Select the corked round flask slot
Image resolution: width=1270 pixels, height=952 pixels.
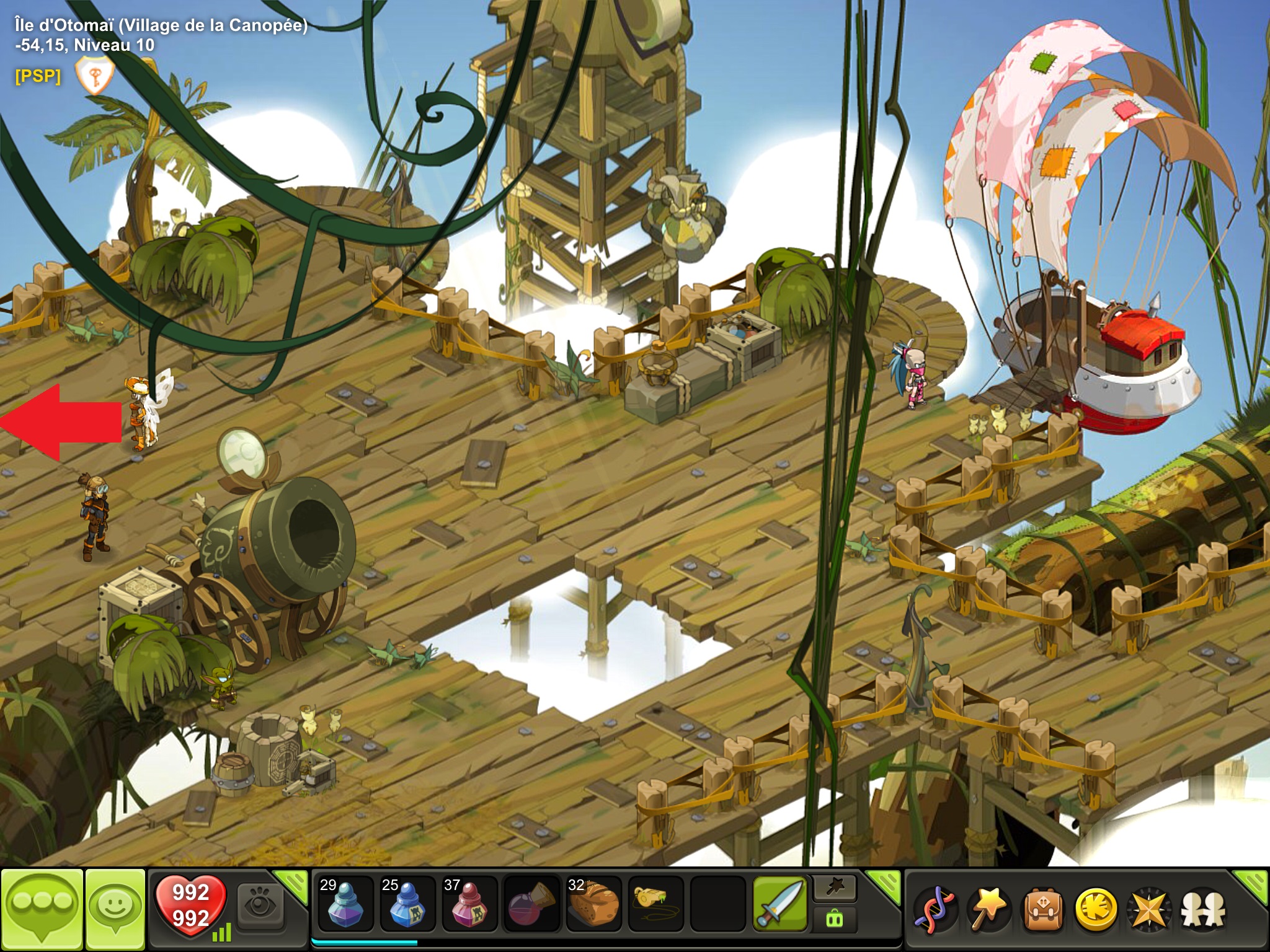tap(531, 905)
